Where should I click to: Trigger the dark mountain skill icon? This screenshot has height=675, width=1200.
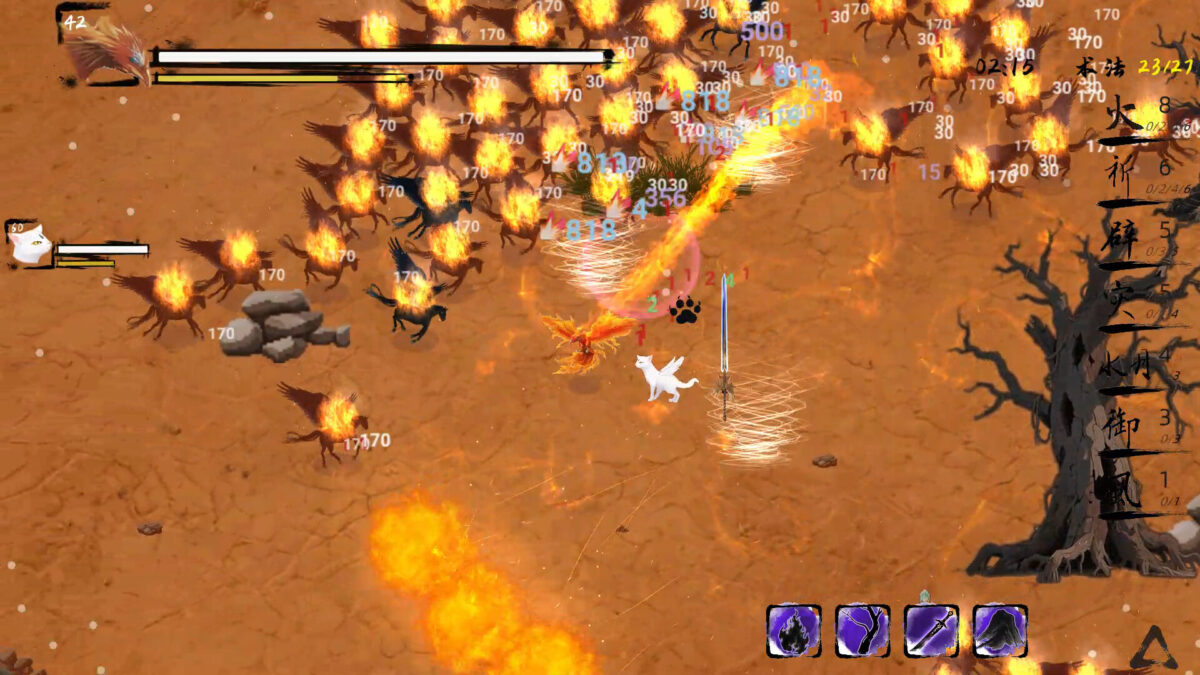1000,630
